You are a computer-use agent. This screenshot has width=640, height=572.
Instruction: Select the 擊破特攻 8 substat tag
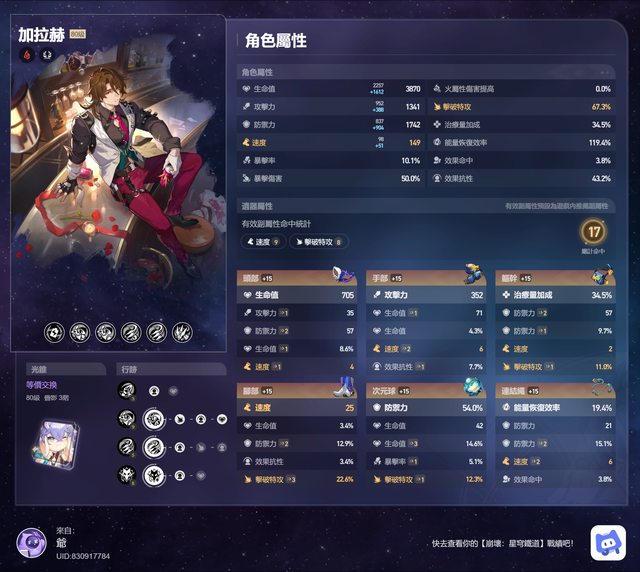point(318,242)
